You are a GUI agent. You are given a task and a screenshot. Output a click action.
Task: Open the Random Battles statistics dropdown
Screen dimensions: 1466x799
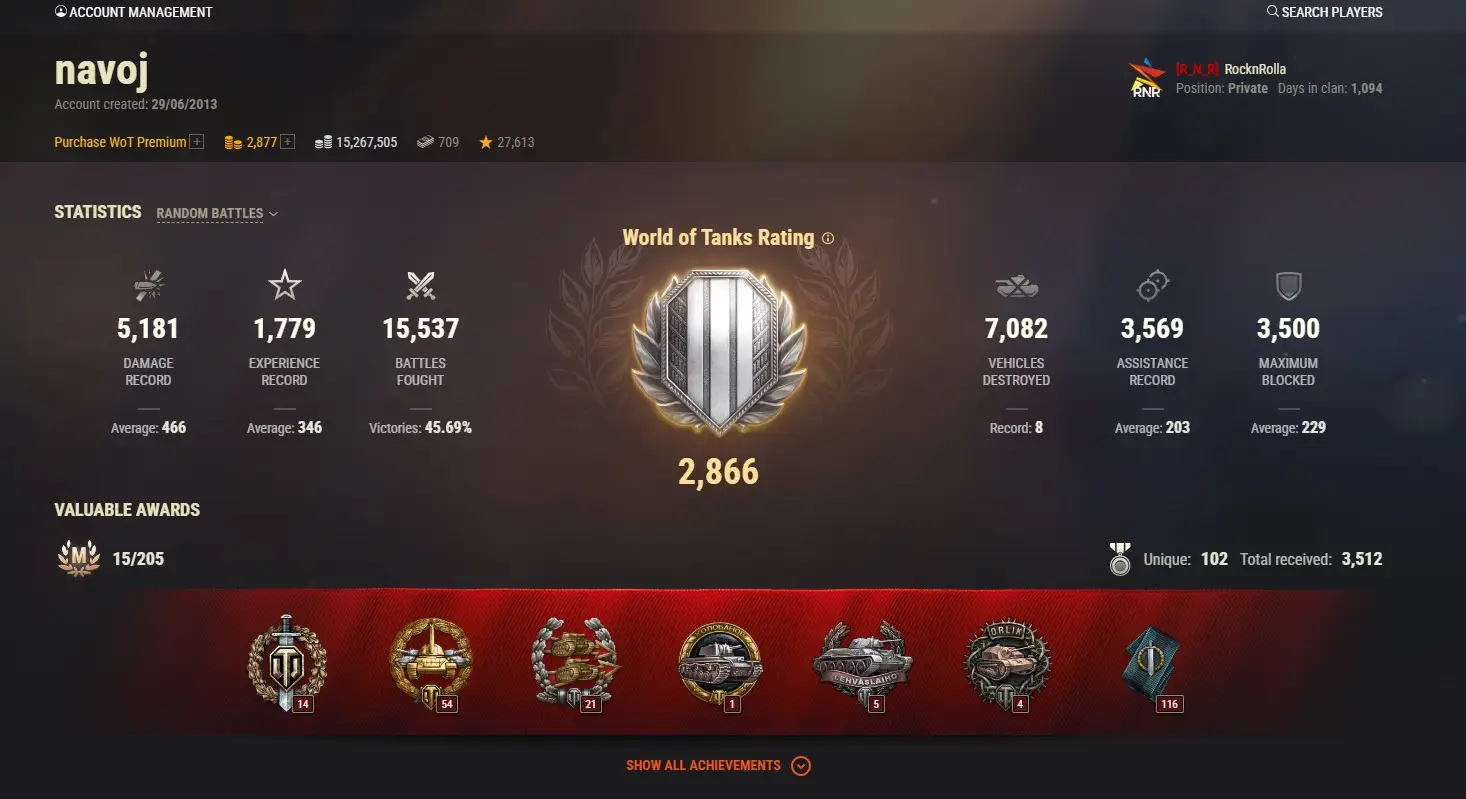pos(217,213)
